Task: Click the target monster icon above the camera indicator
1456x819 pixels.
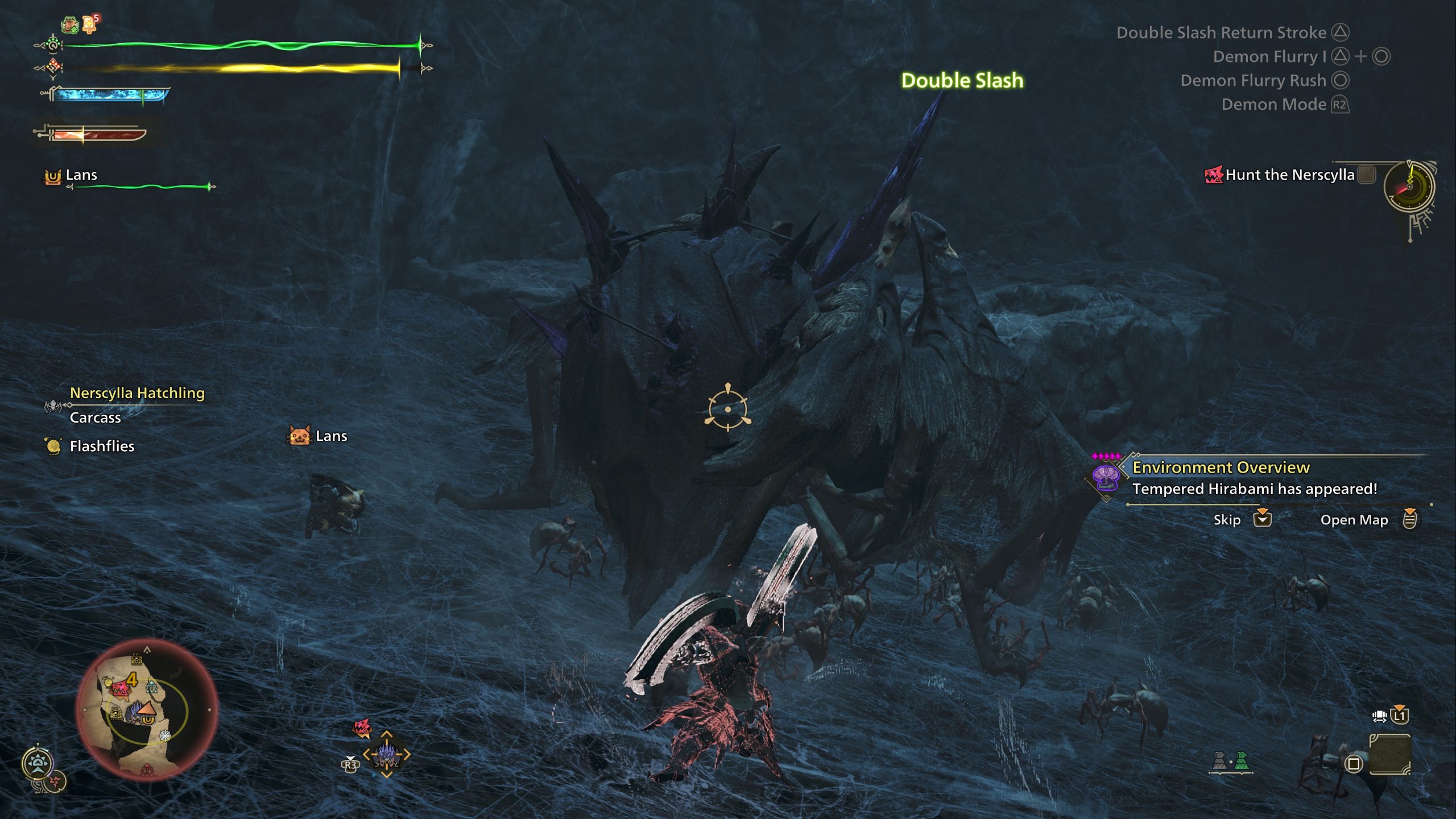Action: pyautogui.click(x=362, y=727)
